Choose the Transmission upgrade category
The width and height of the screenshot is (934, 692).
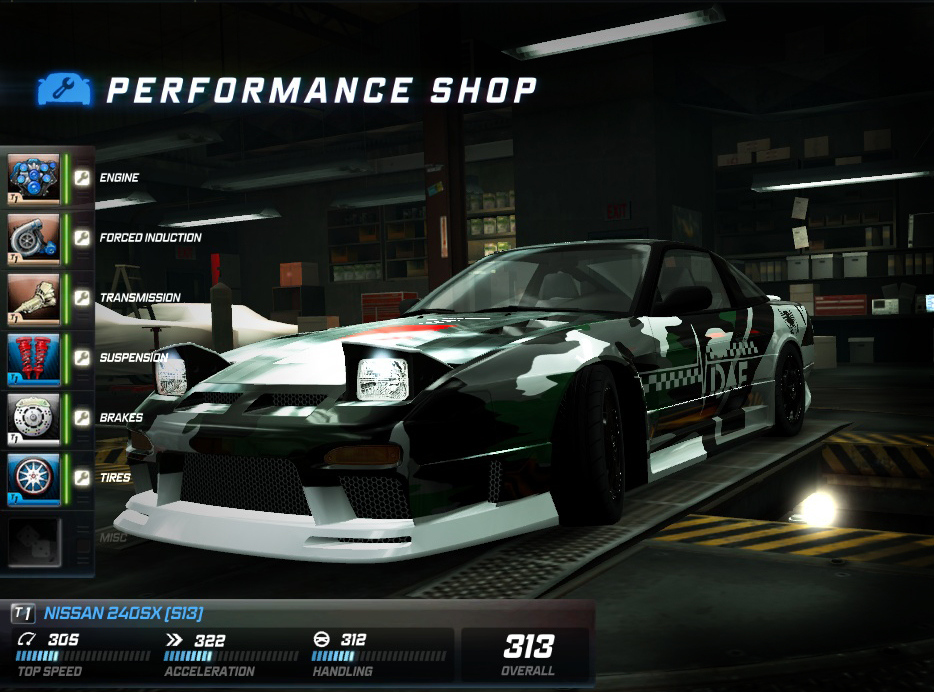click(x=35, y=298)
